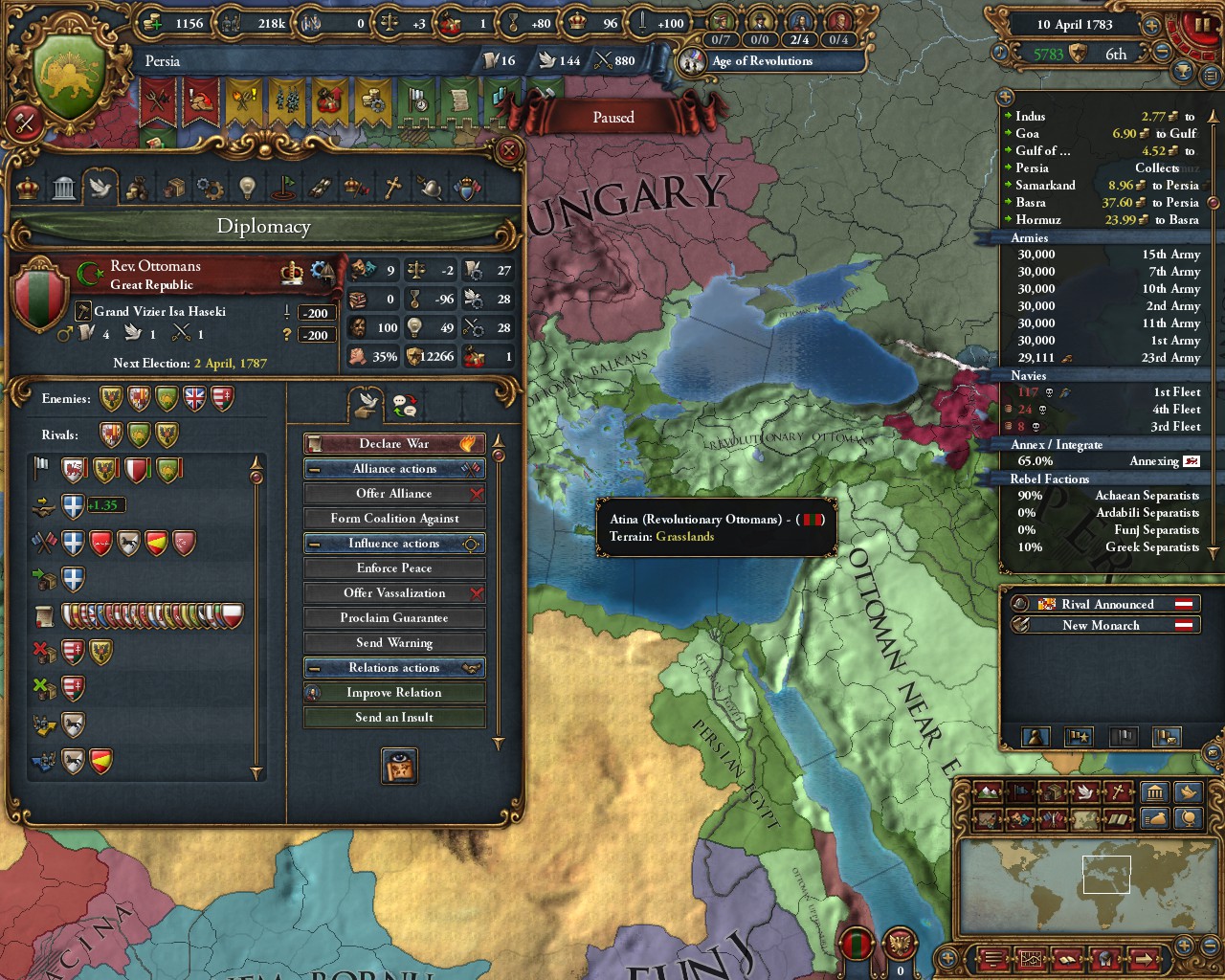Select the terrain map mode icon
Viewport: 1225px width, 980px height.
tap(987, 791)
